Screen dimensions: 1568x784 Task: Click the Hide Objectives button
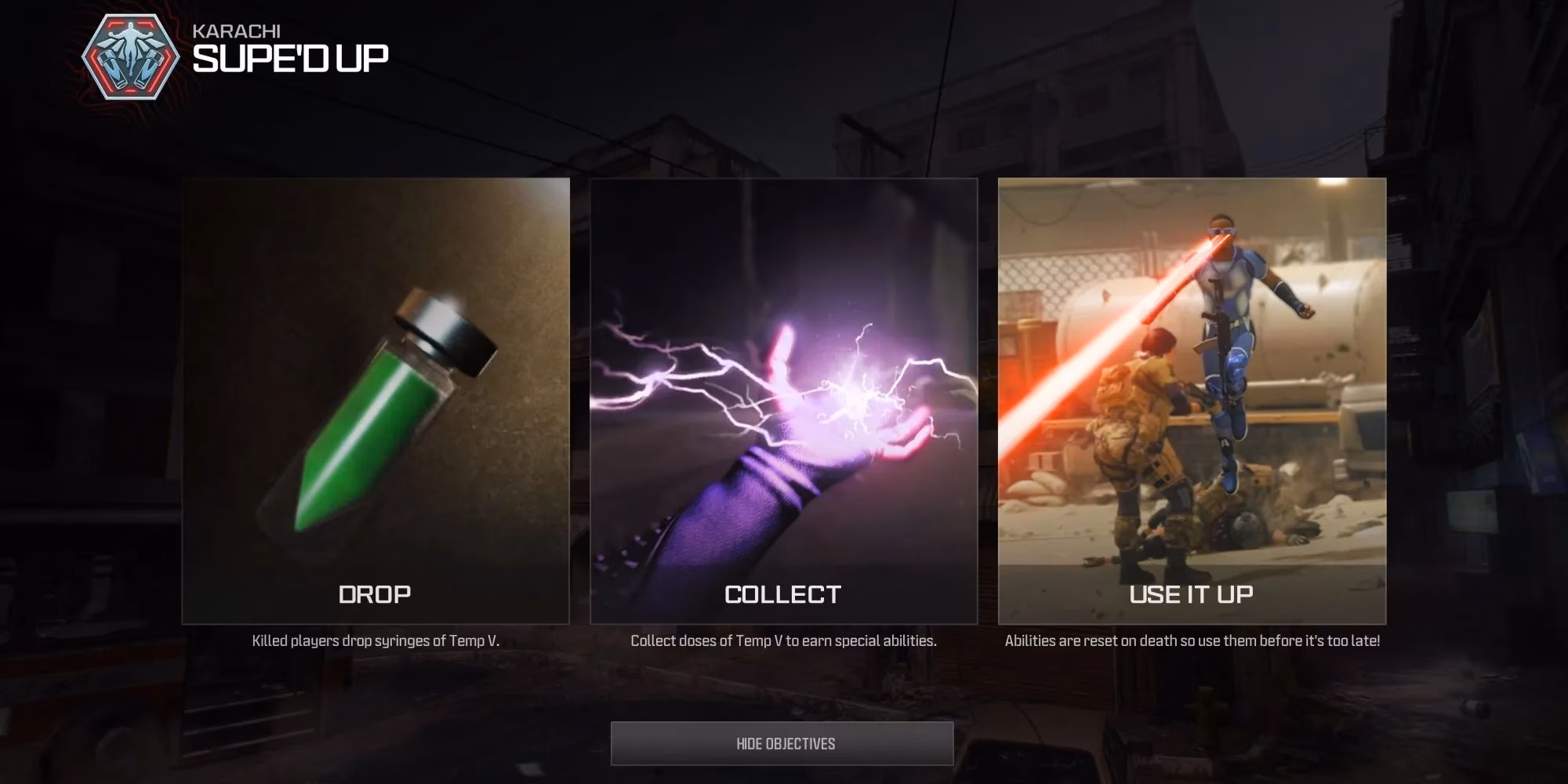pyautogui.click(x=782, y=743)
